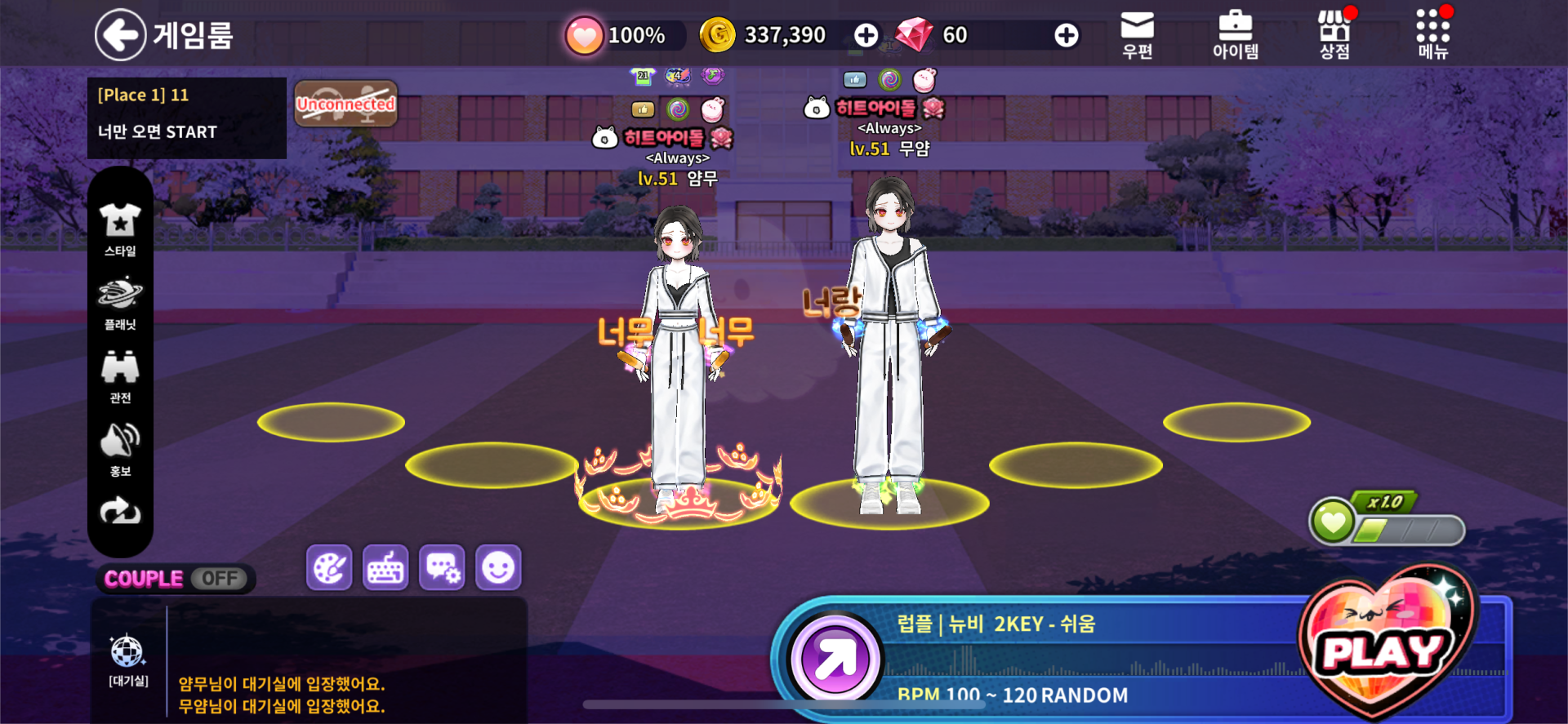Viewport: 1568px width, 724px height.
Task: Open the 스타일 style wardrobe
Action: click(x=120, y=229)
